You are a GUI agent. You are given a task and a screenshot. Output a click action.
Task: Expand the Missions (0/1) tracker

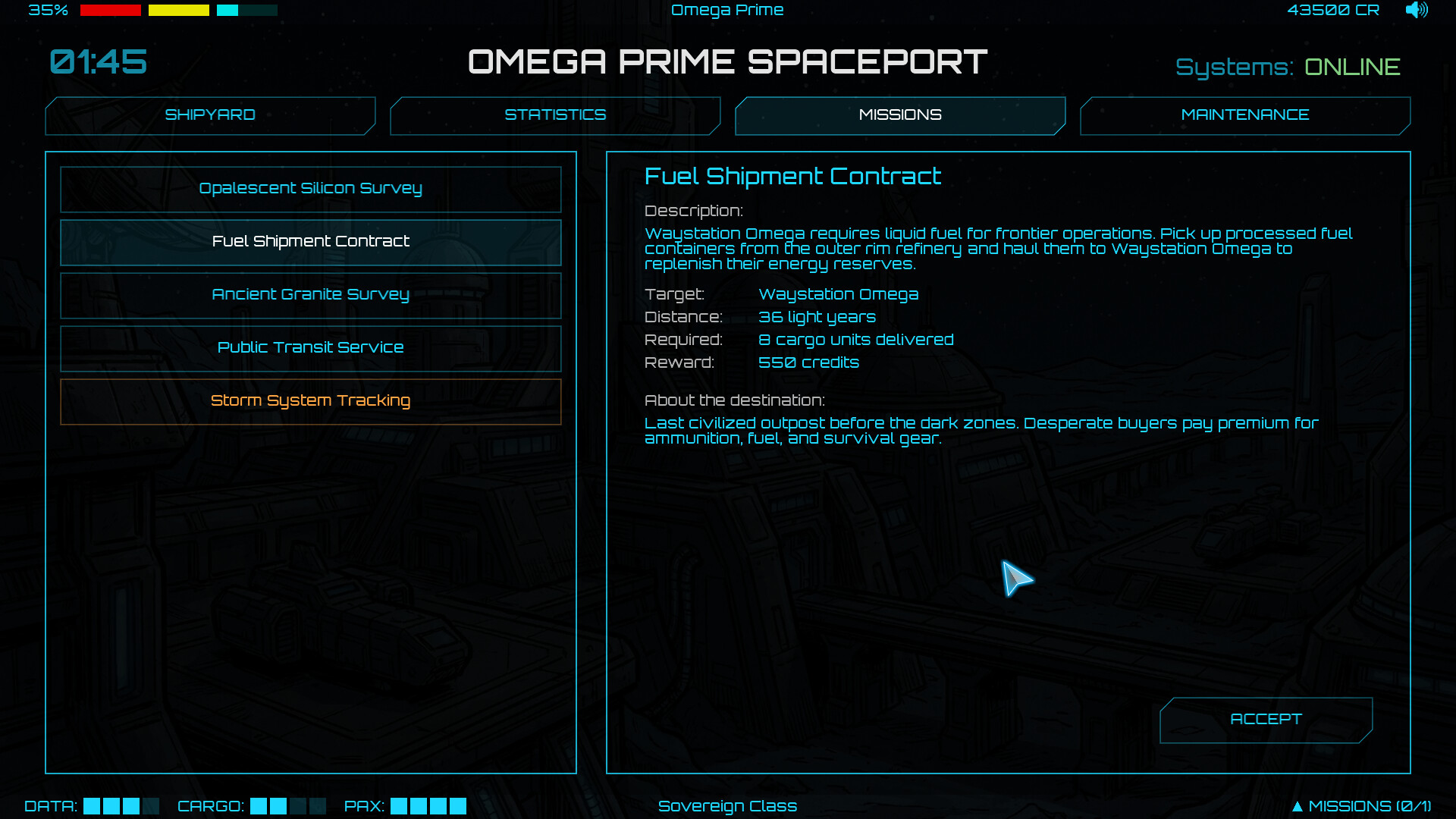coord(1361,806)
